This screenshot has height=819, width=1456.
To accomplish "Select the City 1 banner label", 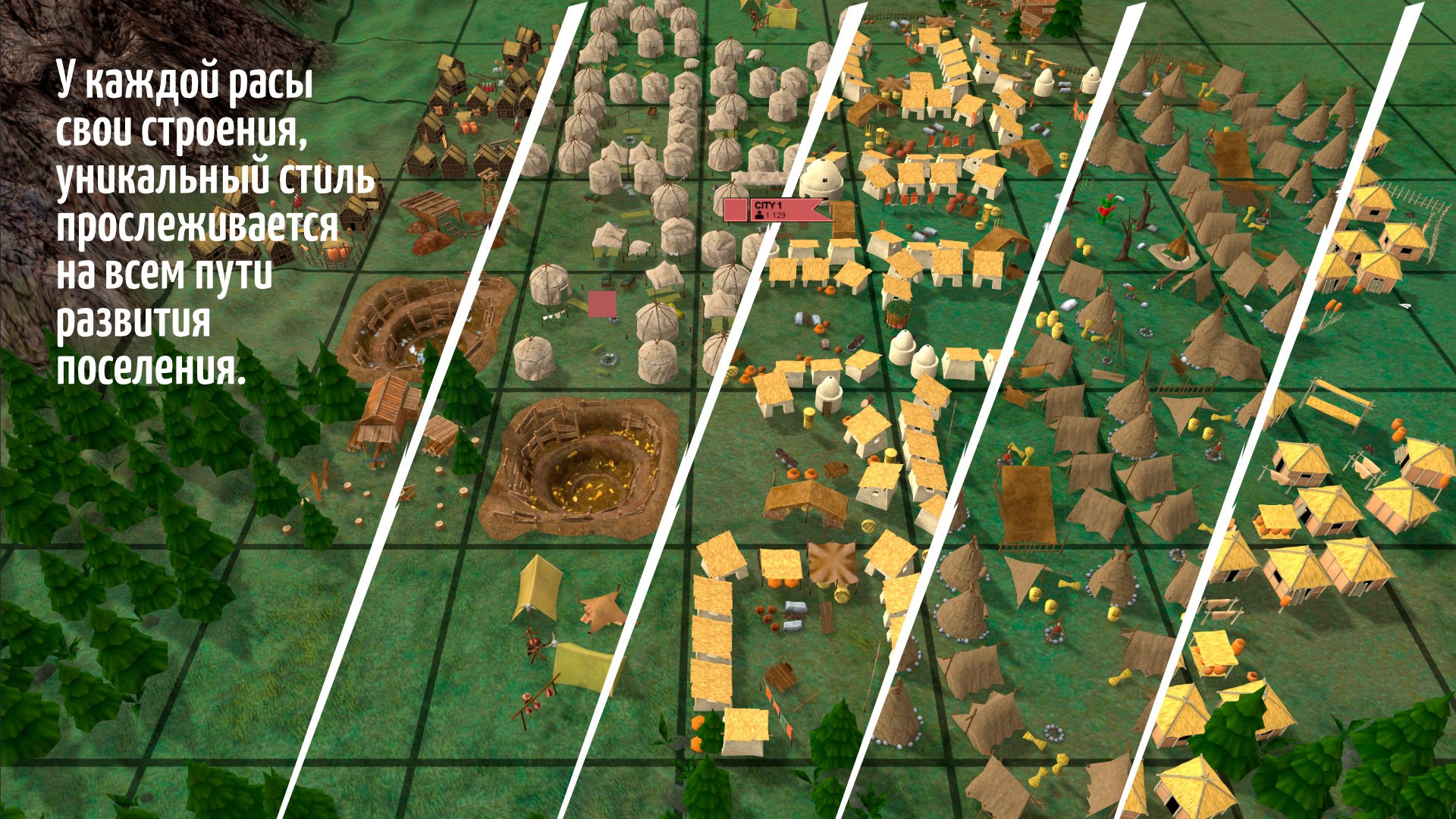I will tap(775, 210).
